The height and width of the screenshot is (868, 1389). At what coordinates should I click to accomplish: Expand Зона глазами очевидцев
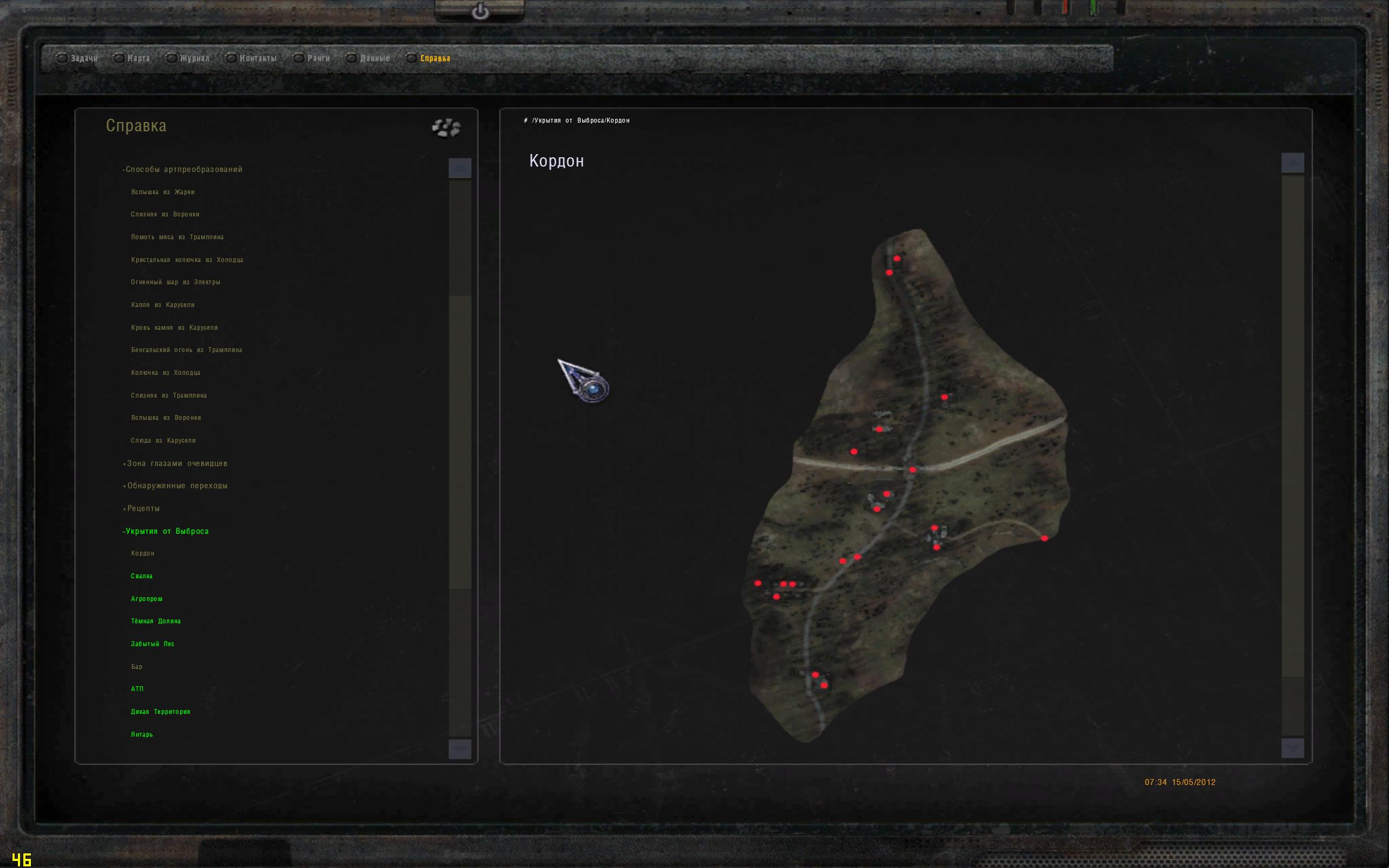[175, 464]
